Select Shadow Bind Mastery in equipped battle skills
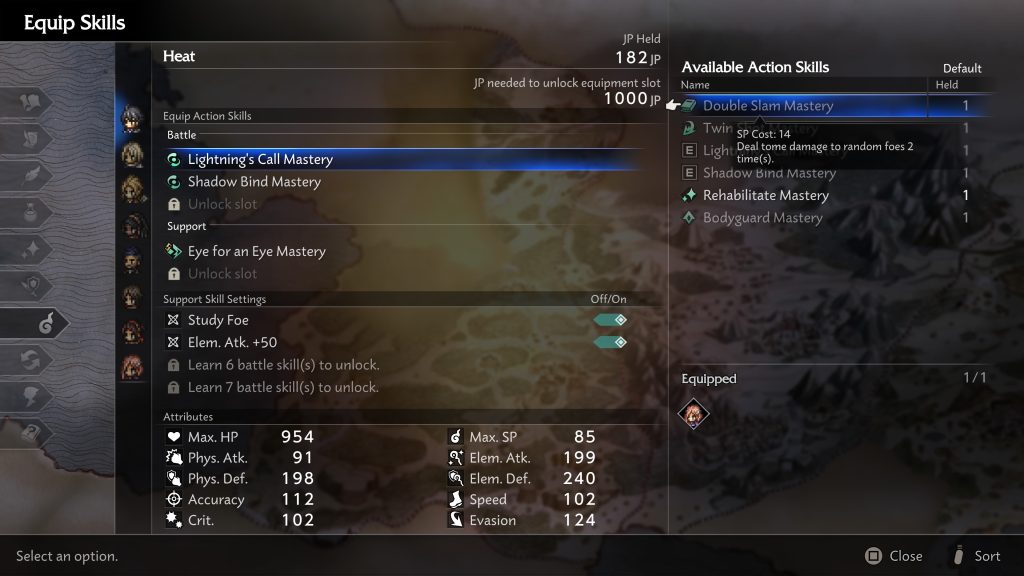 point(254,182)
